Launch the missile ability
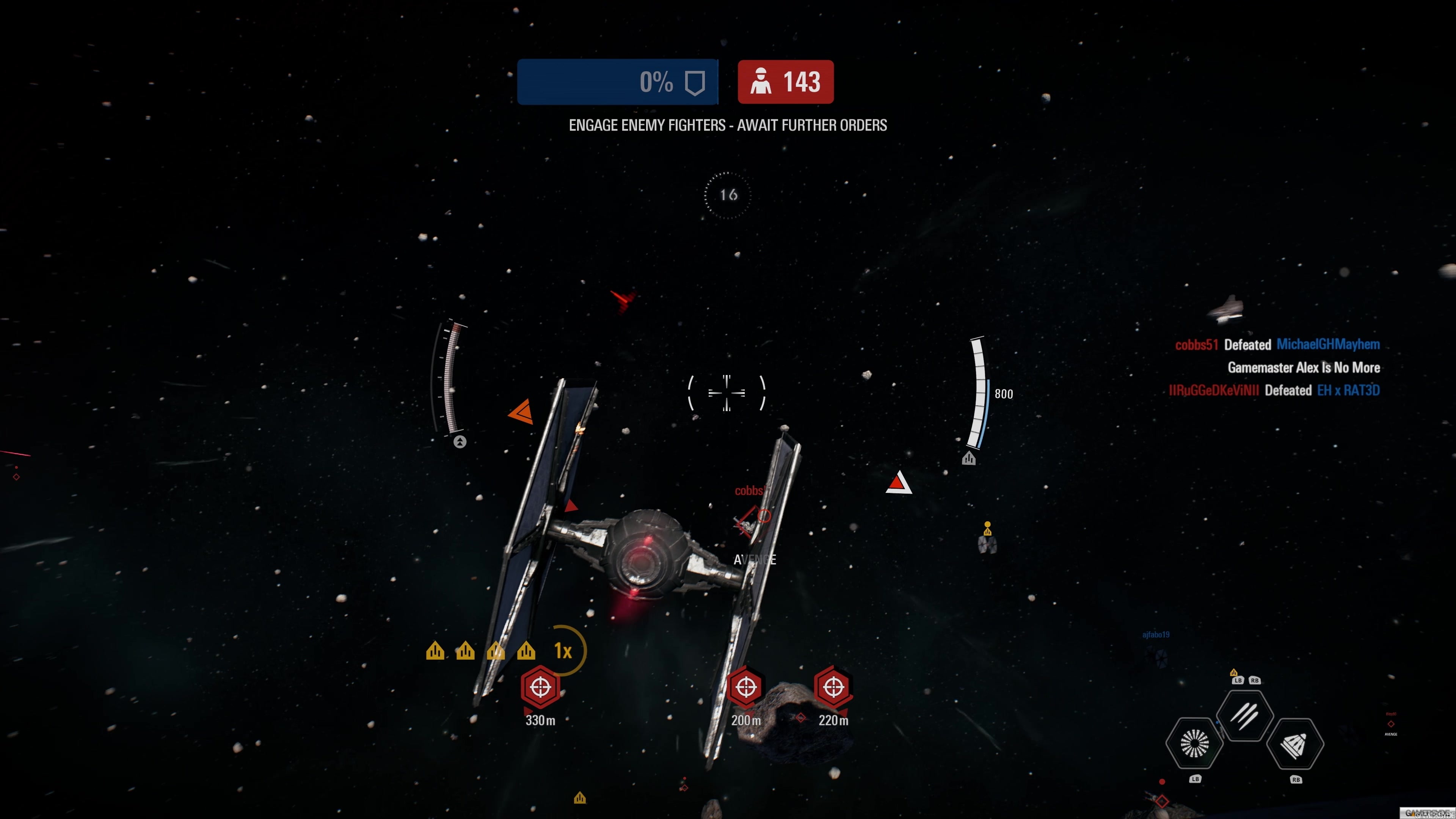 [x=1295, y=744]
